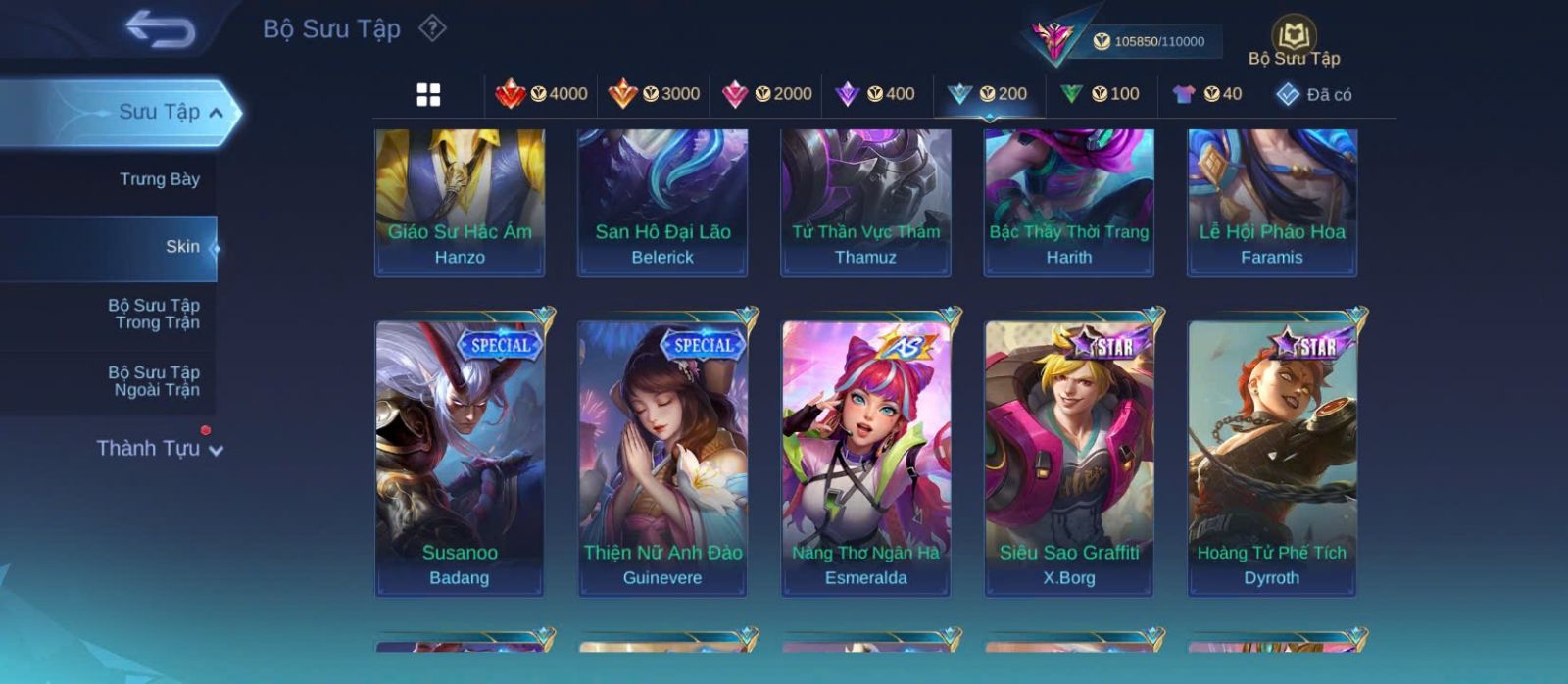Viewport: 1568px width, 684px height.
Task: Filter skins by the 4000 point tier
Action: click(541, 94)
